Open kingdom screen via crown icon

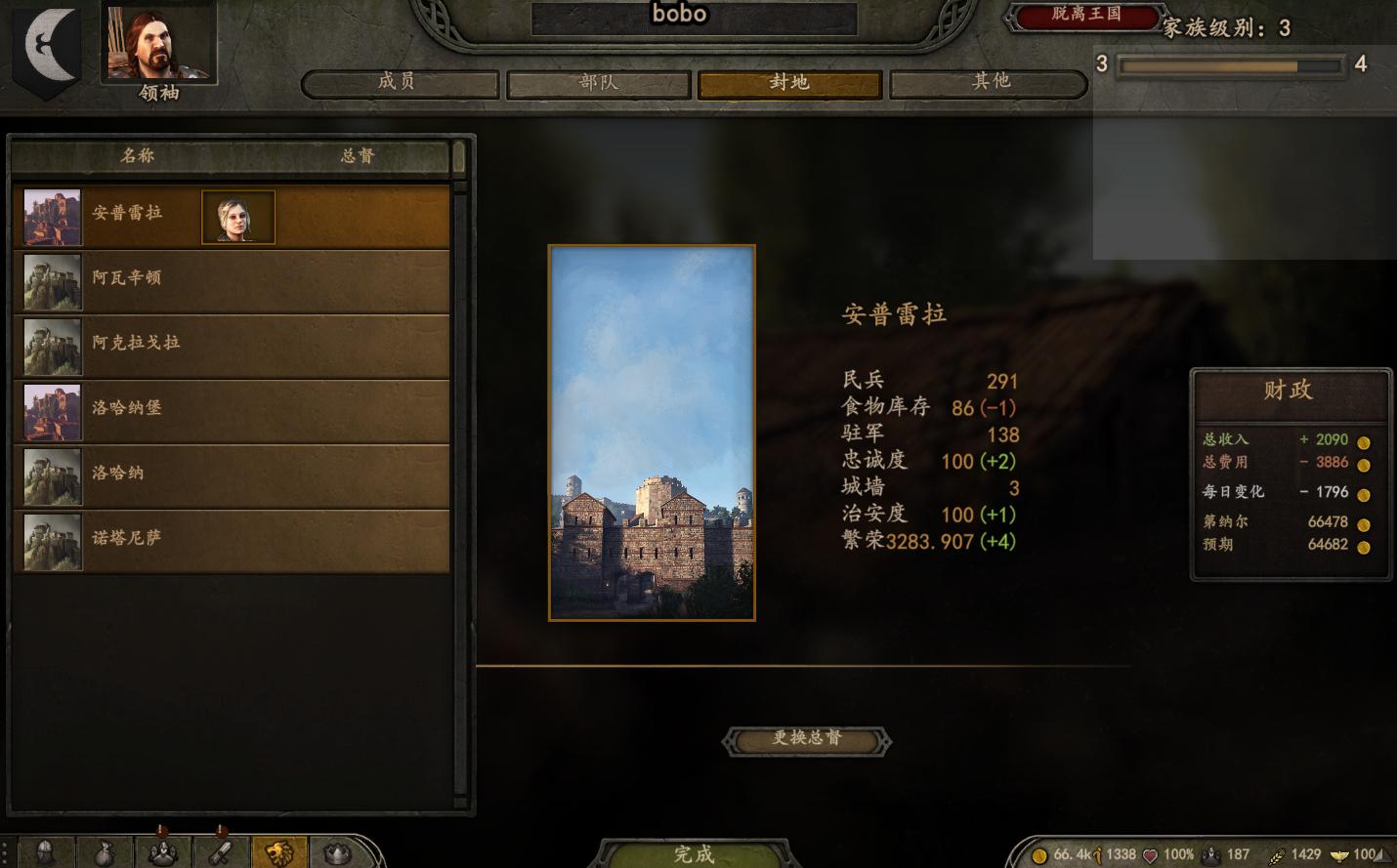pyautogui.click(x=337, y=851)
